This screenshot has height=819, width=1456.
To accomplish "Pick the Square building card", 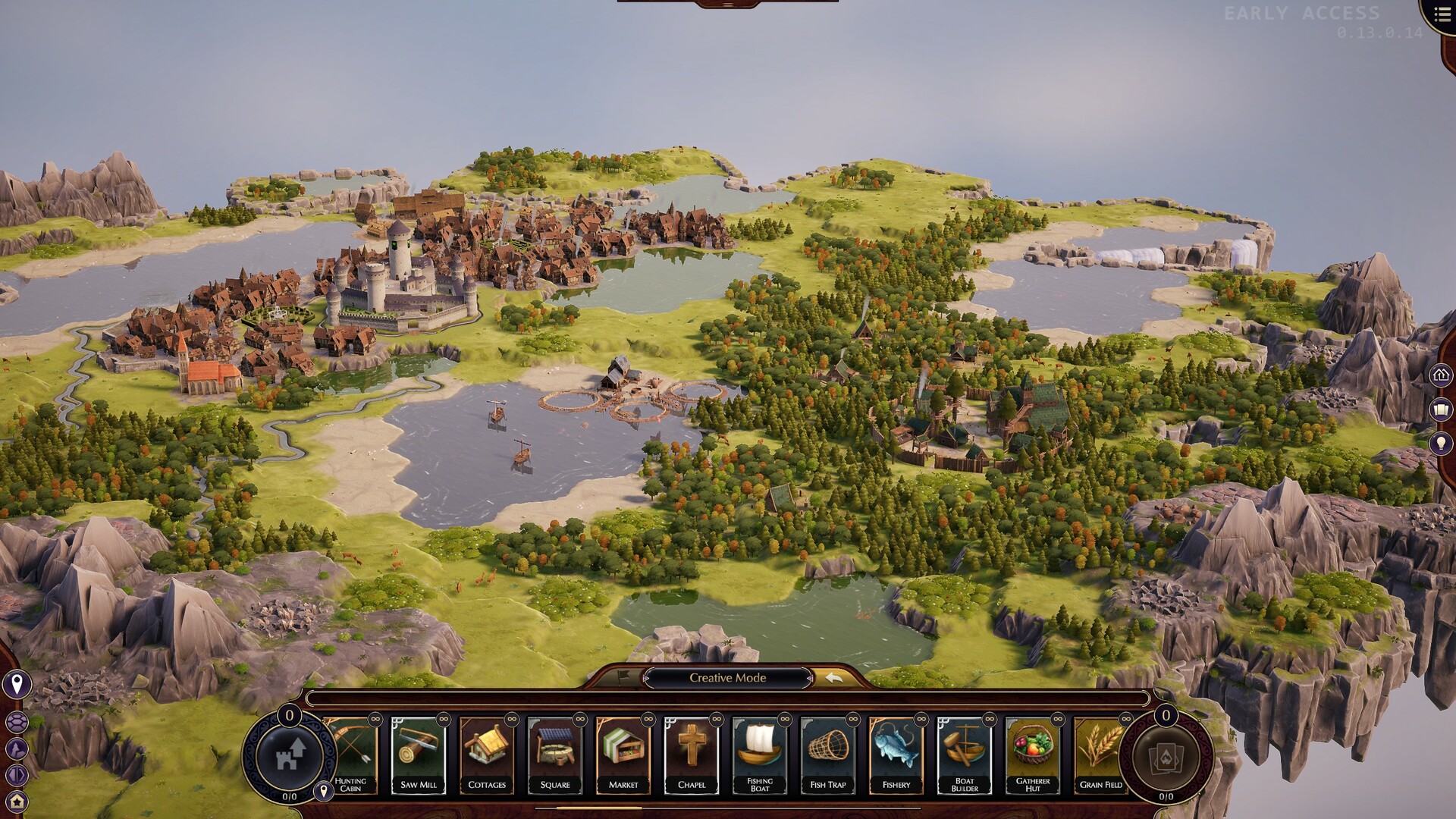I will (555, 755).
